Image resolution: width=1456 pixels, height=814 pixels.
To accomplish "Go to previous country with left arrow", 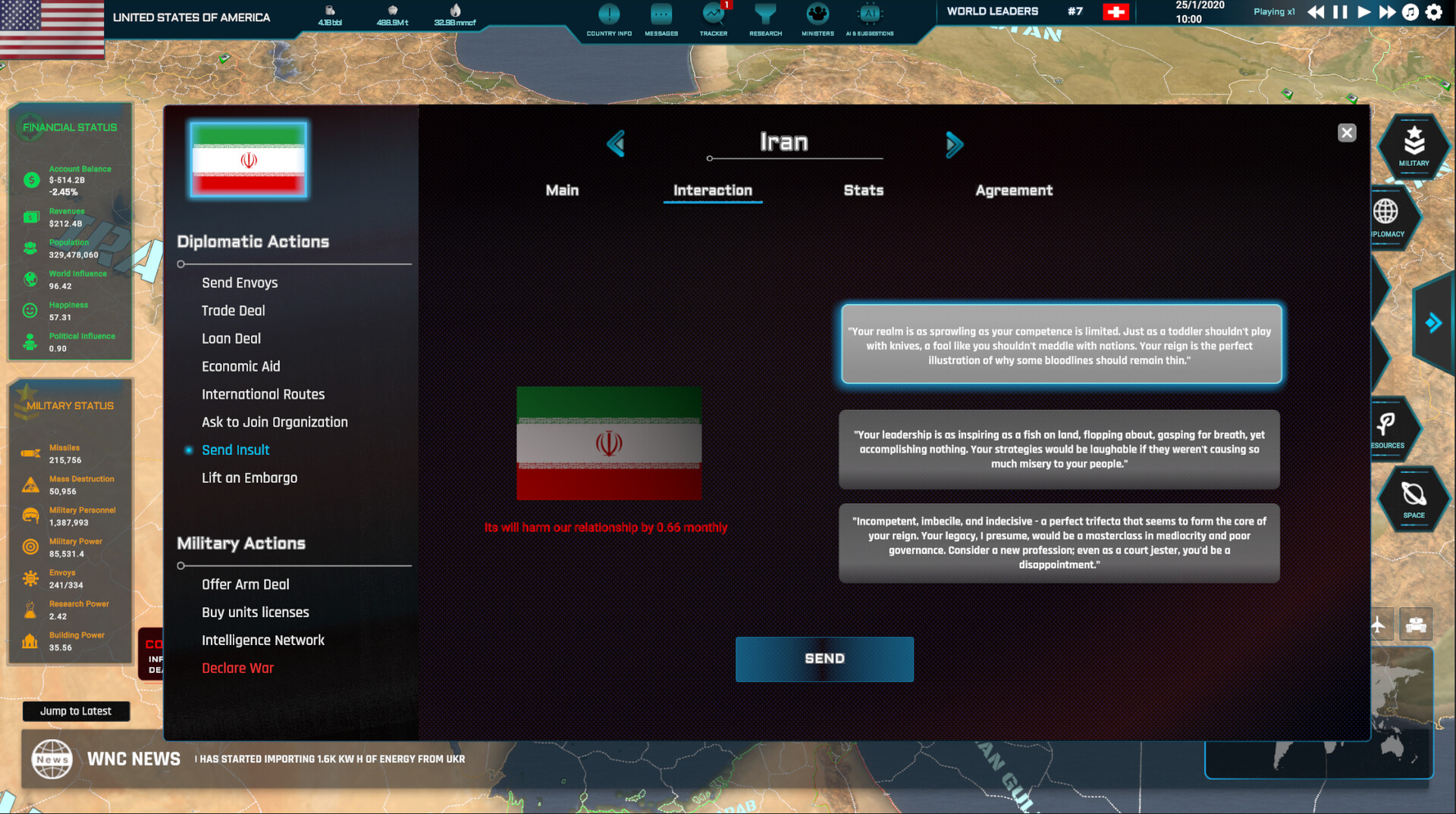I will 617,144.
